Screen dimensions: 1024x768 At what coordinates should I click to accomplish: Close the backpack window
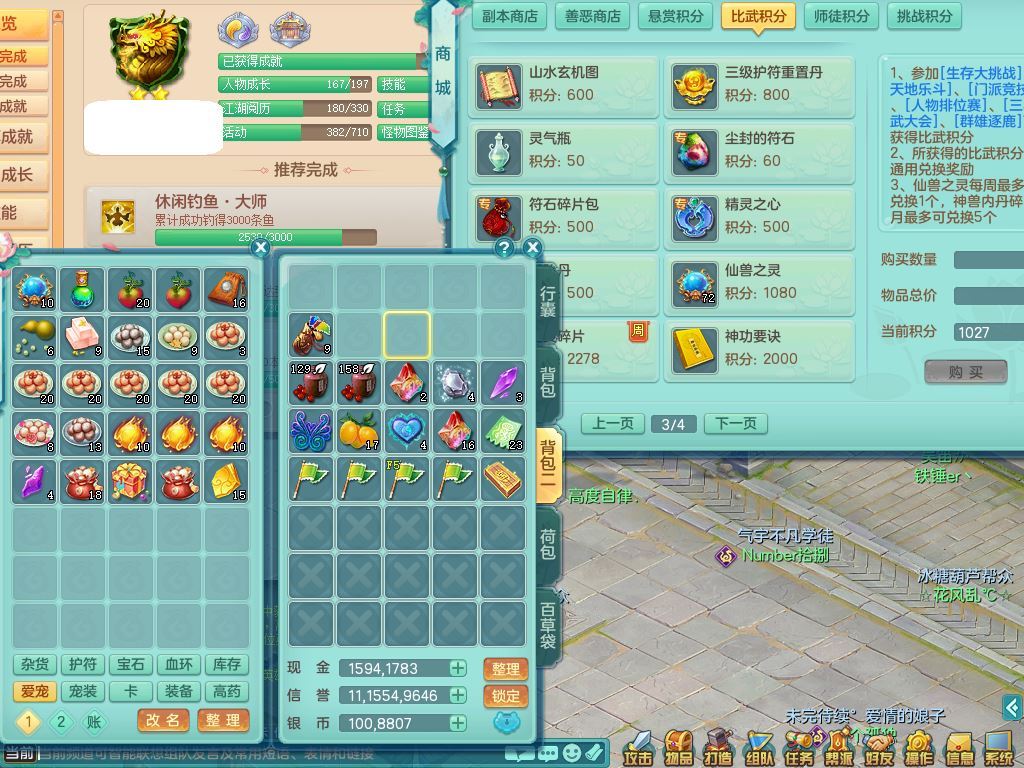(x=532, y=247)
